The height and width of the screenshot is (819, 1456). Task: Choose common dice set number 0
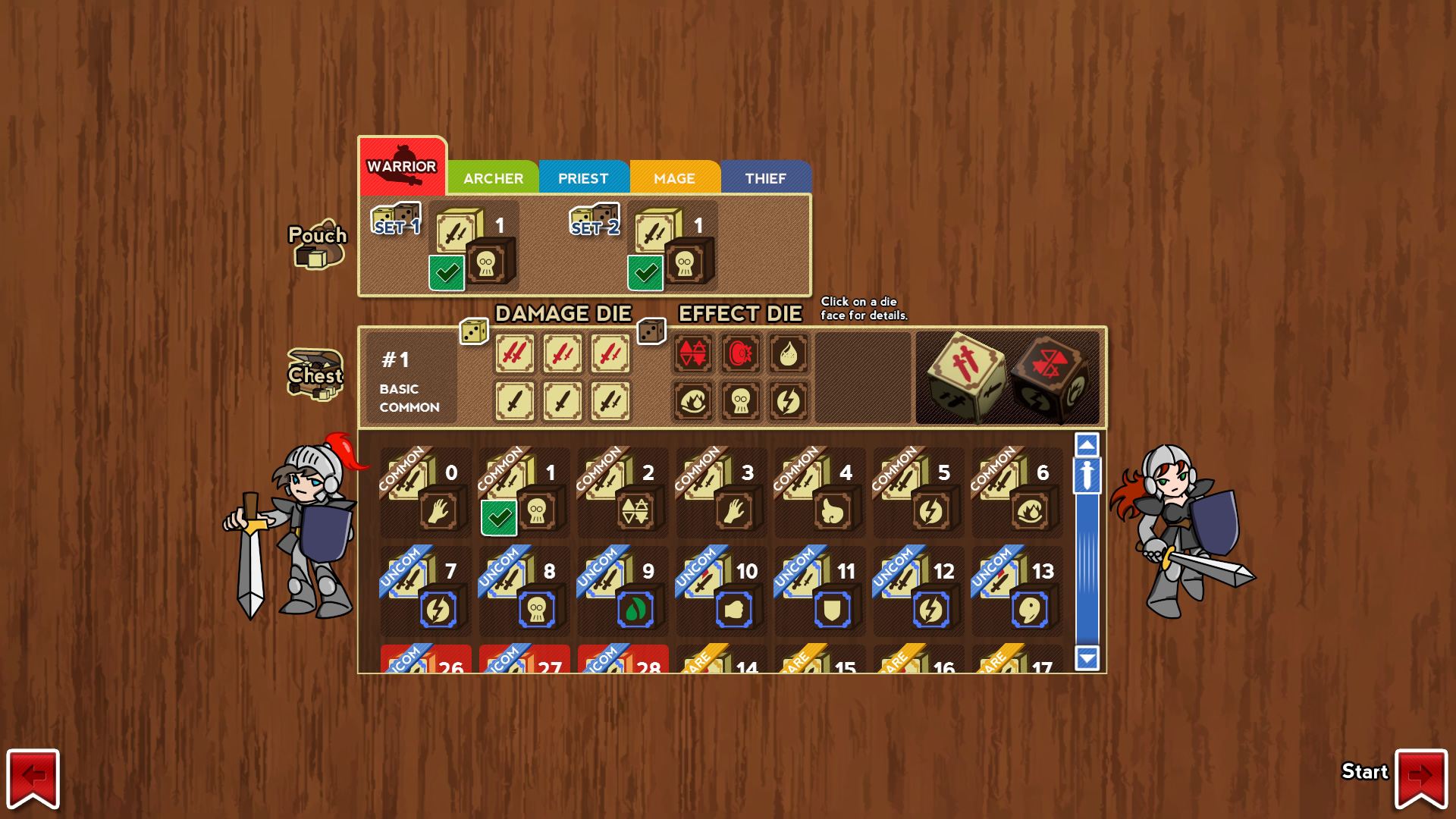point(425,492)
